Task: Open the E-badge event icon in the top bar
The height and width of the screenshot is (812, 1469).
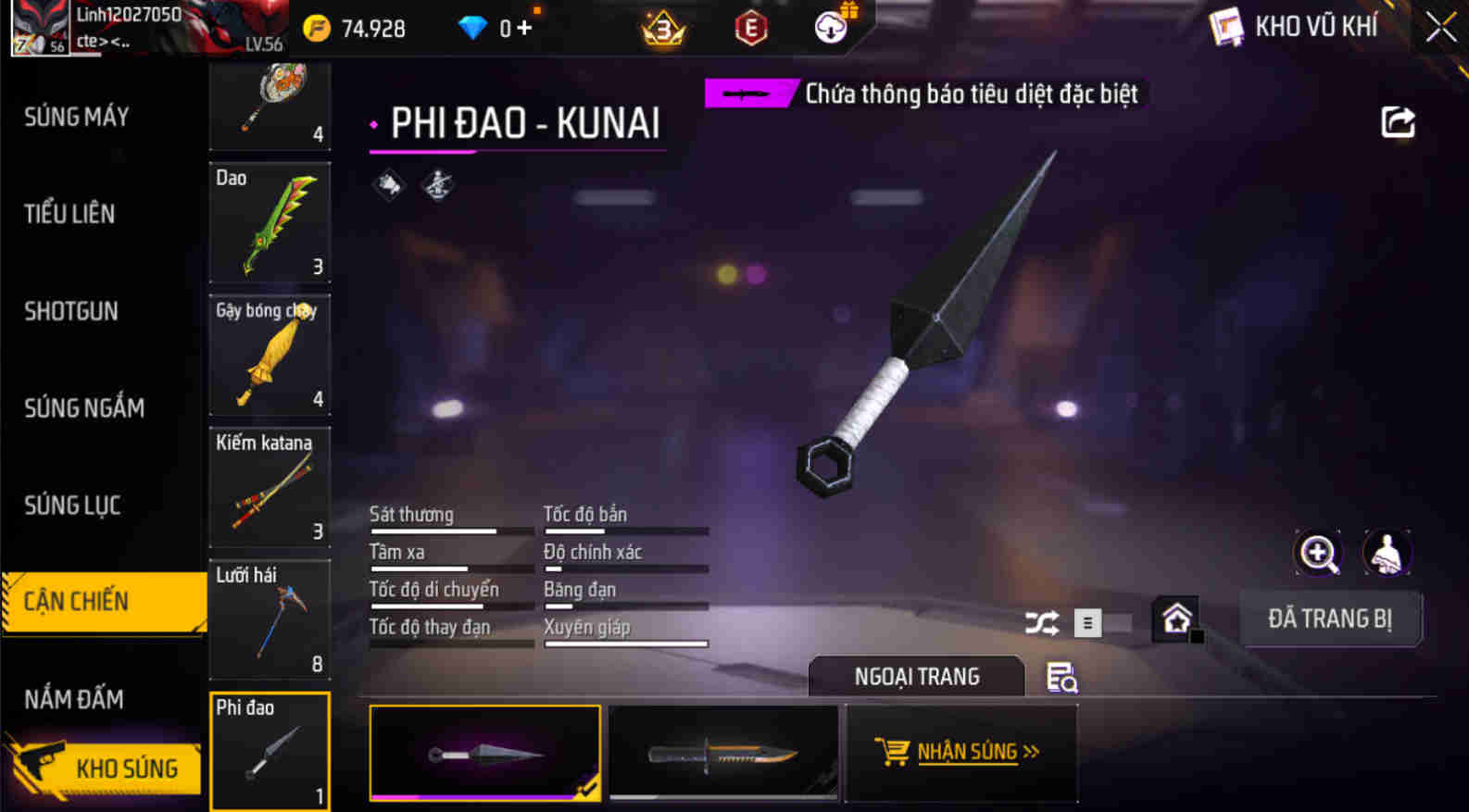Action: click(x=750, y=28)
